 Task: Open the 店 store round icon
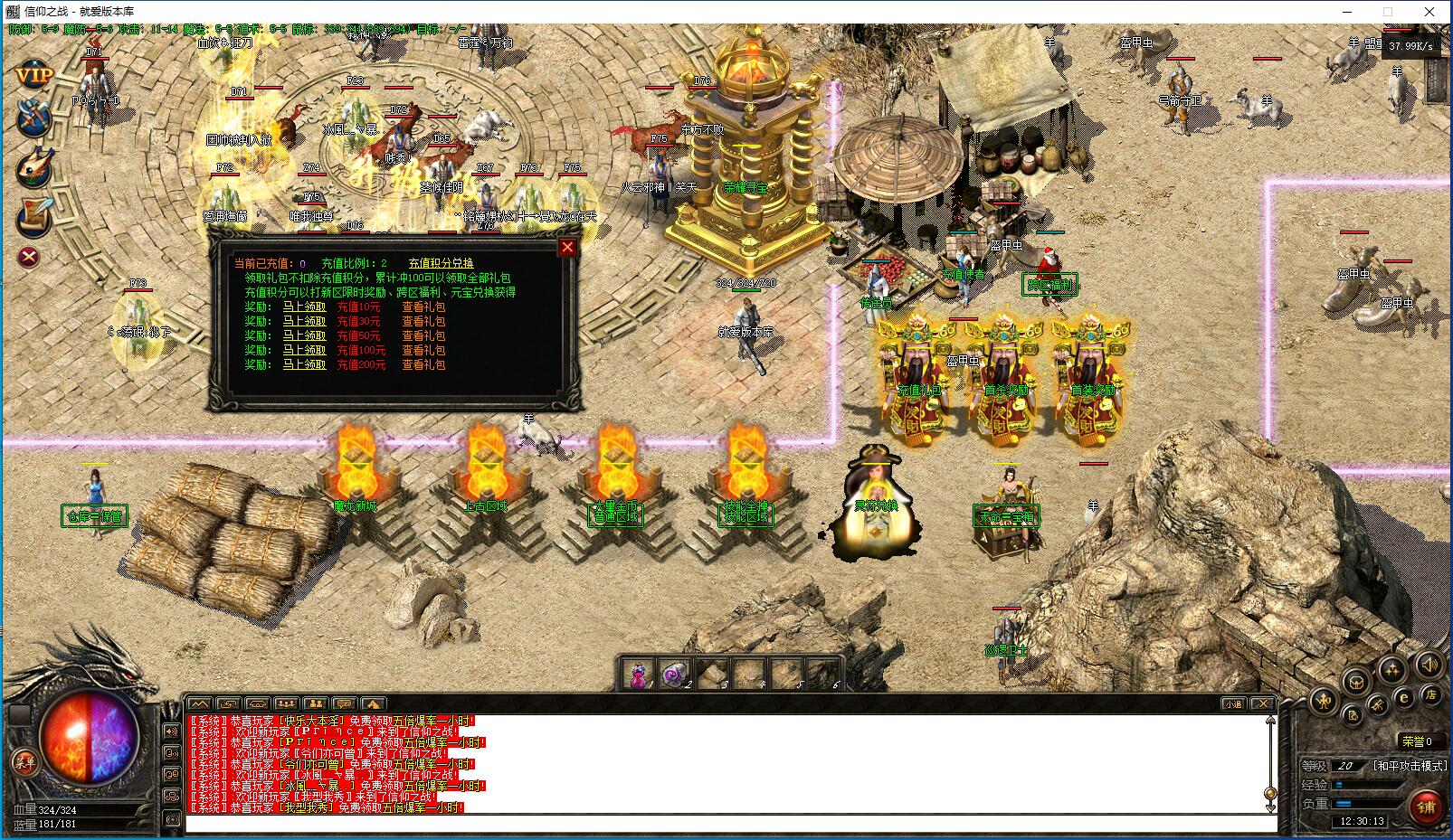[x=1430, y=694]
